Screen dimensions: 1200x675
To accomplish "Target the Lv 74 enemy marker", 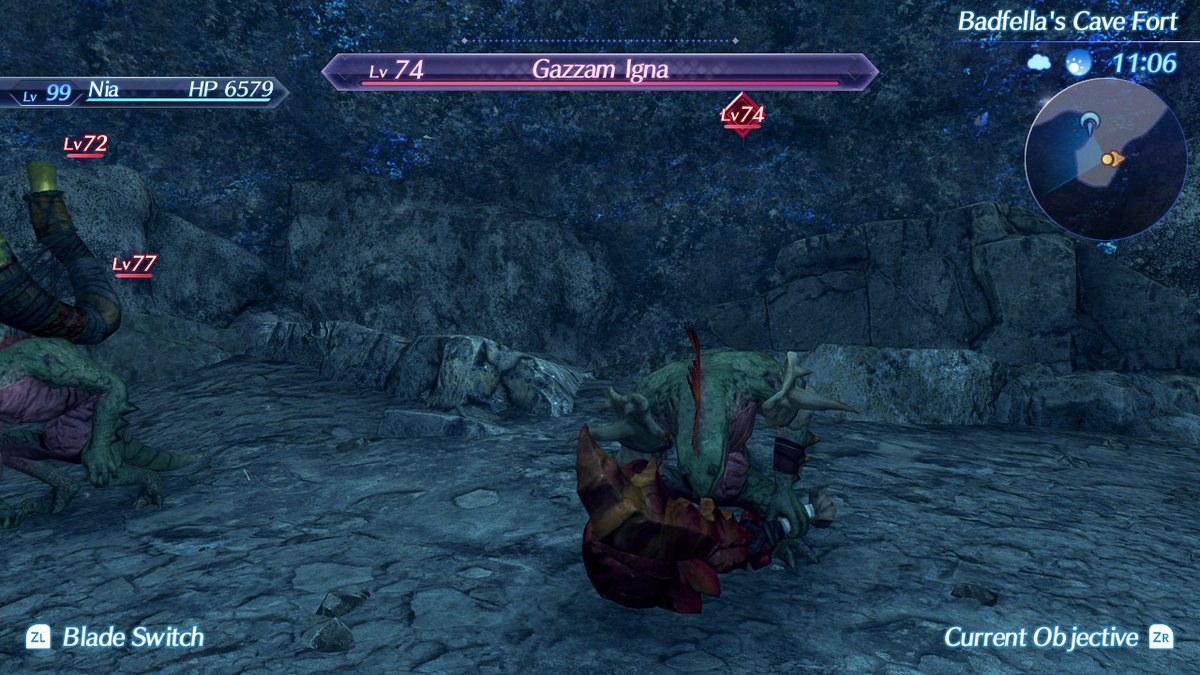I will [x=742, y=115].
